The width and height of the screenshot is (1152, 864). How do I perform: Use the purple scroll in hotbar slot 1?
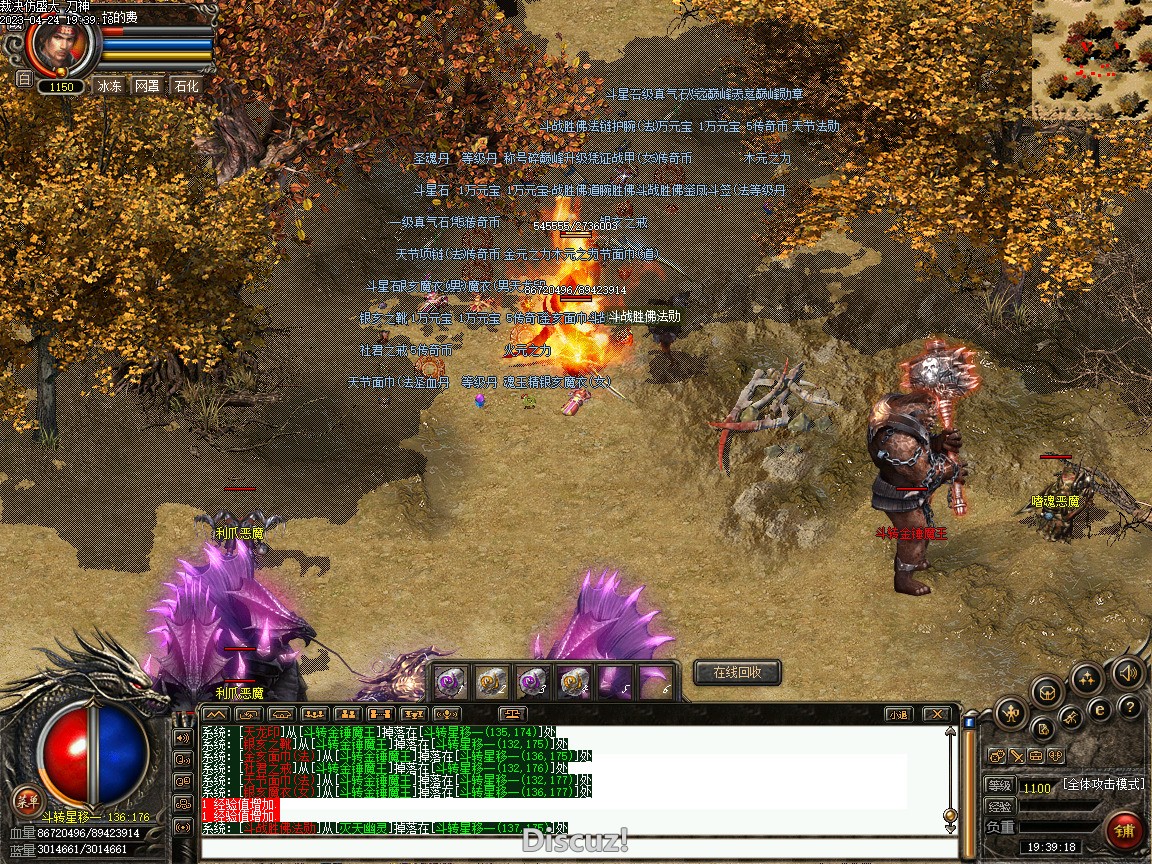click(x=449, y=682)
